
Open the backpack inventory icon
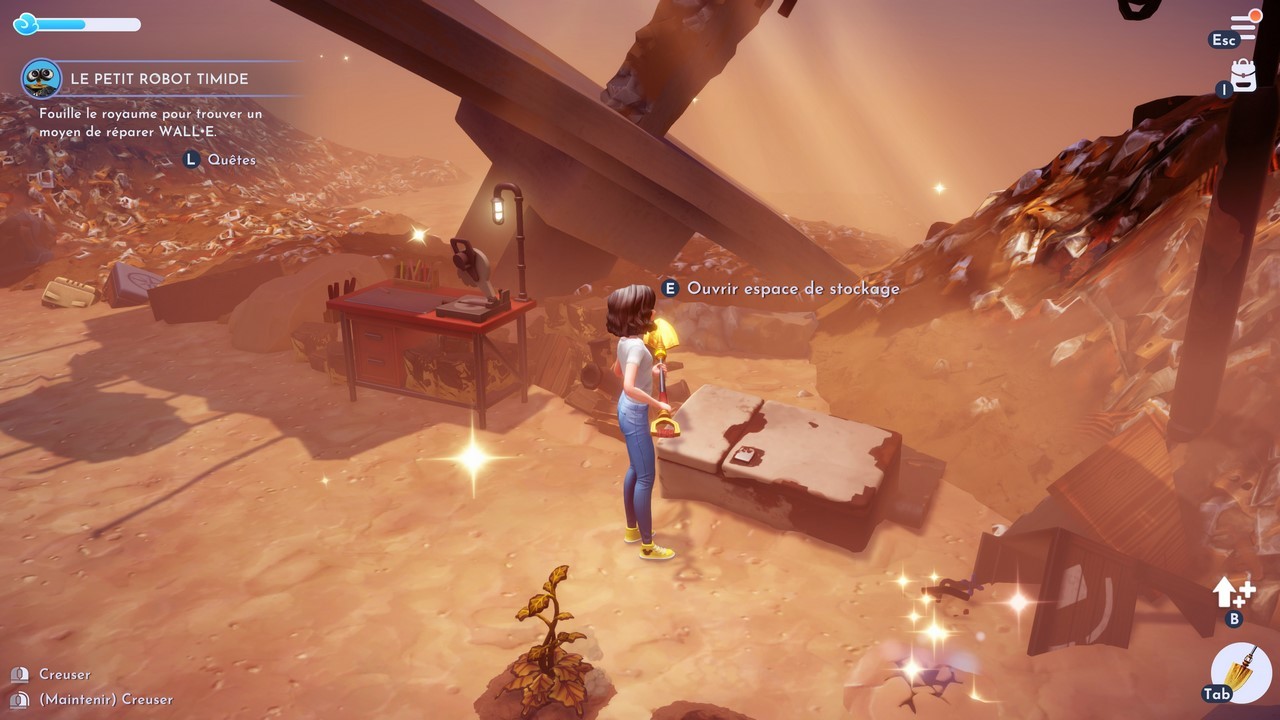pyautogui.click(x=1243, y=75)
